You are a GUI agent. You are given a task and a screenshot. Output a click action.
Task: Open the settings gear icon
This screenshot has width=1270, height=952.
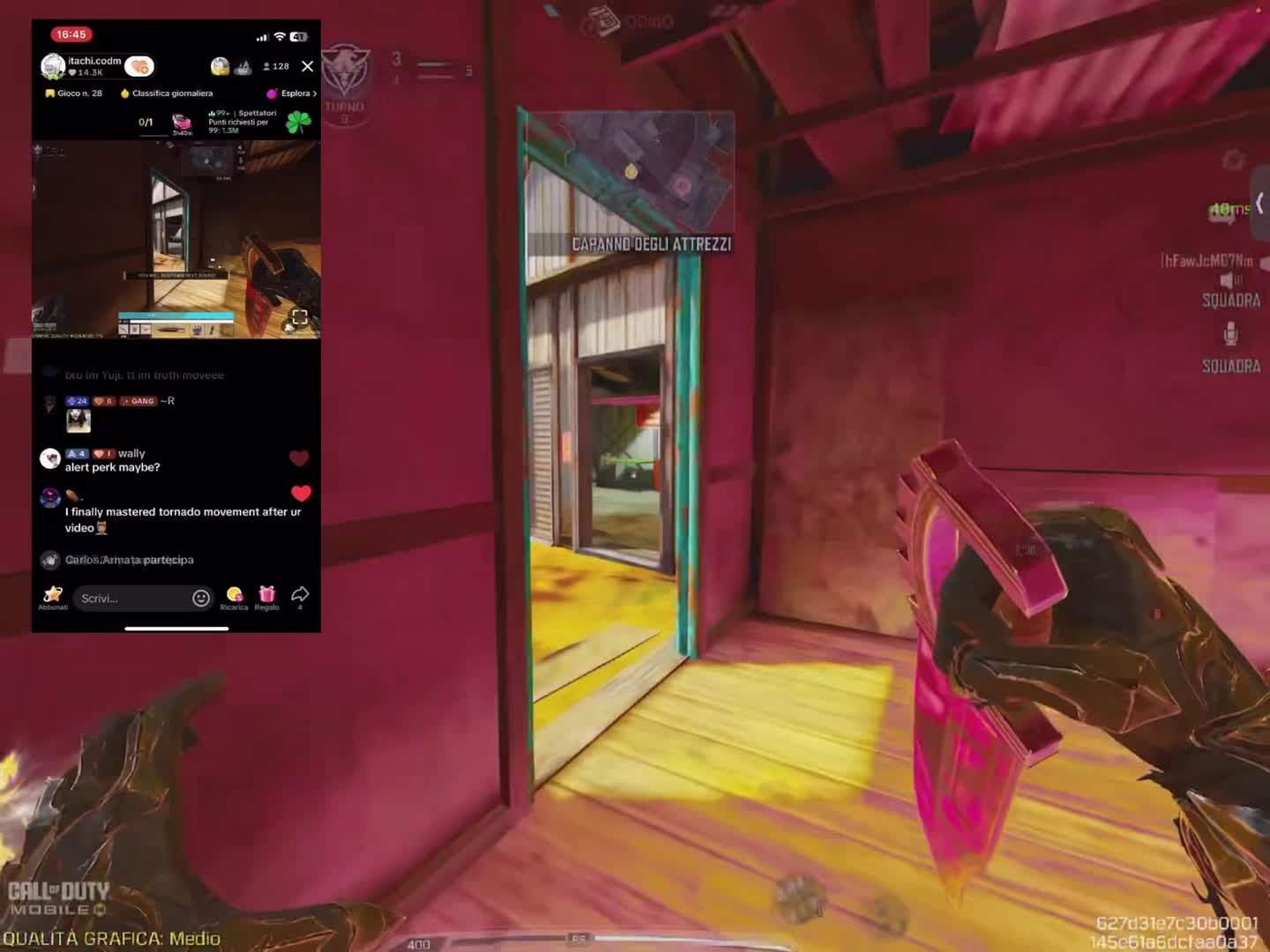click(1233, 160)
